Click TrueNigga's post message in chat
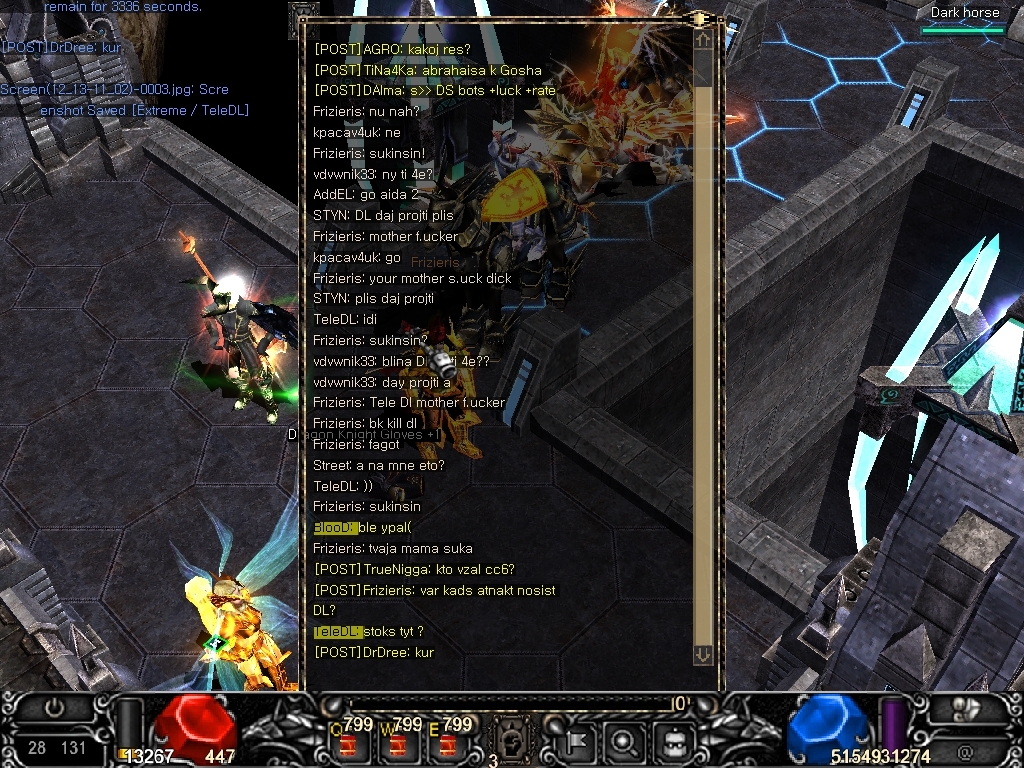Viewport: 1024px width, 768px height. click(414, 570)
